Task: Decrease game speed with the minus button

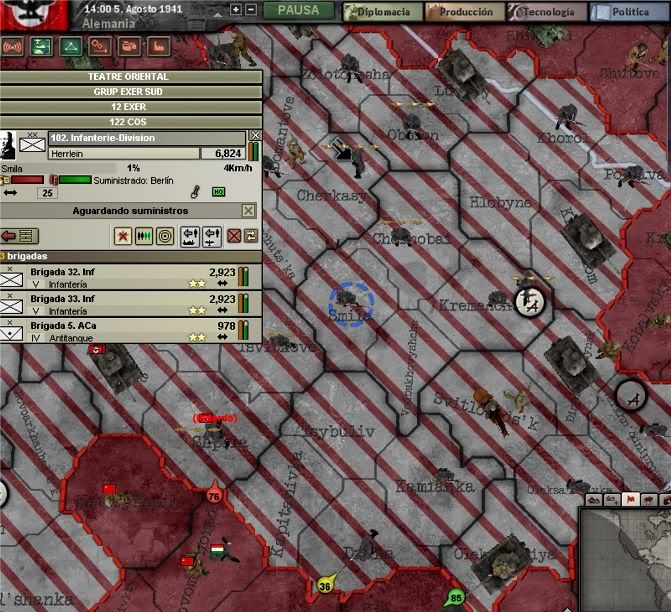Action: [251, 10]
